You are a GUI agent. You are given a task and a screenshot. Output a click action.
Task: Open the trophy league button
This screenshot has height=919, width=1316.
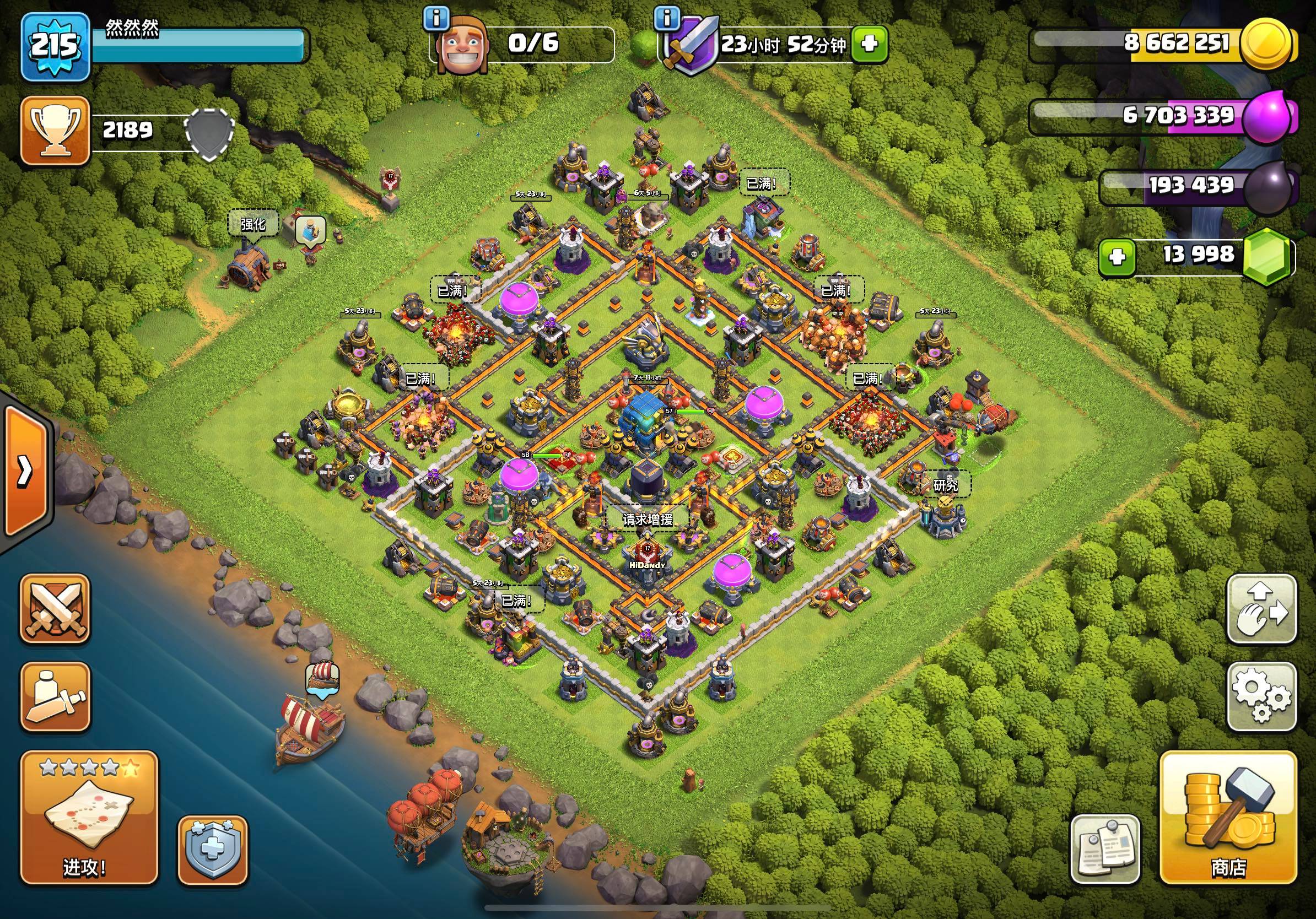coord(55,131)
